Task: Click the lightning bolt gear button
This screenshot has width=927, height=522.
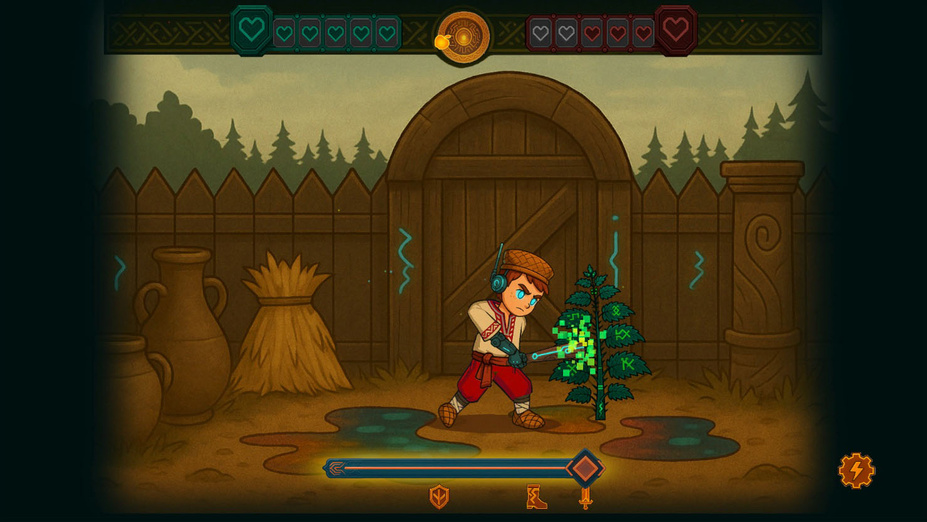Action: tap(856, 470)
